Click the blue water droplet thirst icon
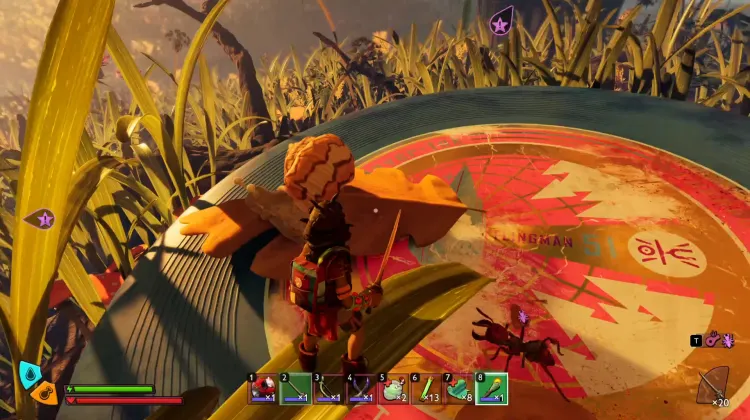 pos(29,375)
